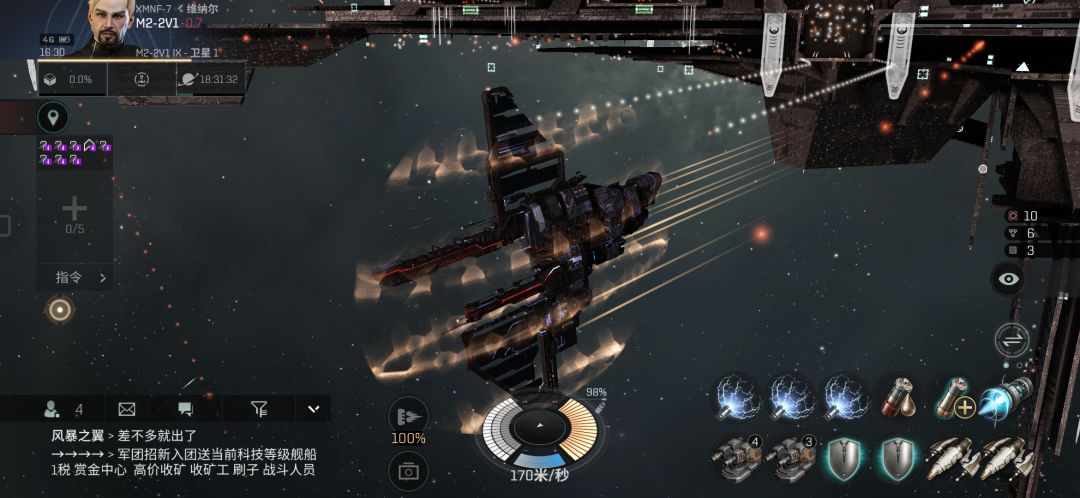Viewport: 1080px width, 498px height.
Task: Open the chat bubbles channel
Action: pyautogui.click(x=185, y=408)
